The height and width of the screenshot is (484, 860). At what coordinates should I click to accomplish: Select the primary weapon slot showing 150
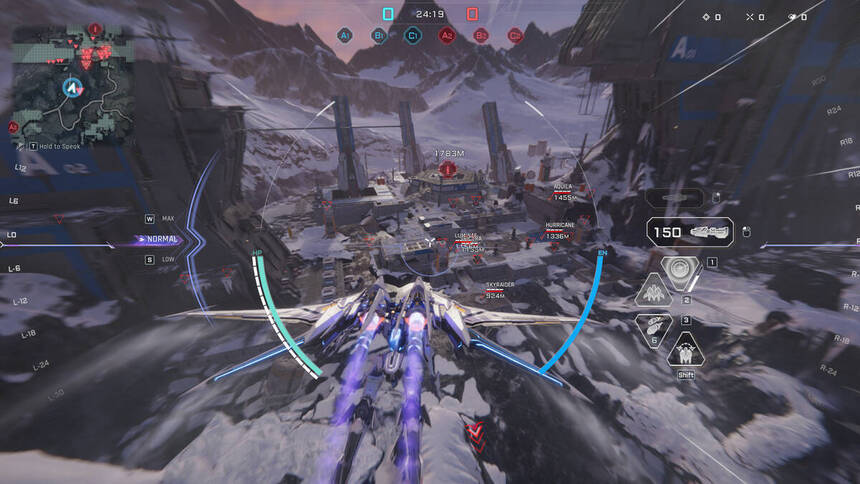[x=691, y=232]
